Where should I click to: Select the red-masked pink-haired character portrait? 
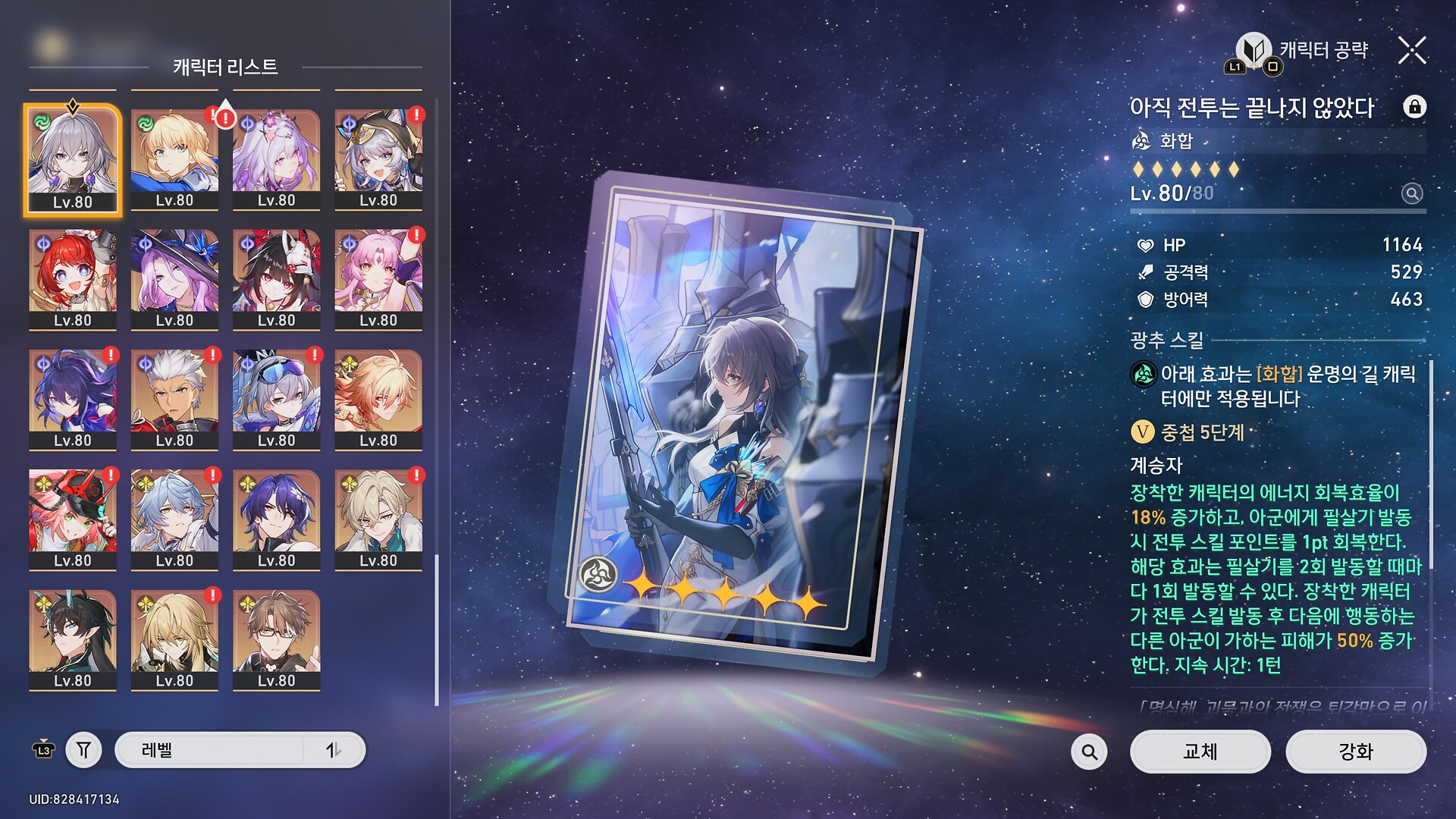(x=73, y=519)
